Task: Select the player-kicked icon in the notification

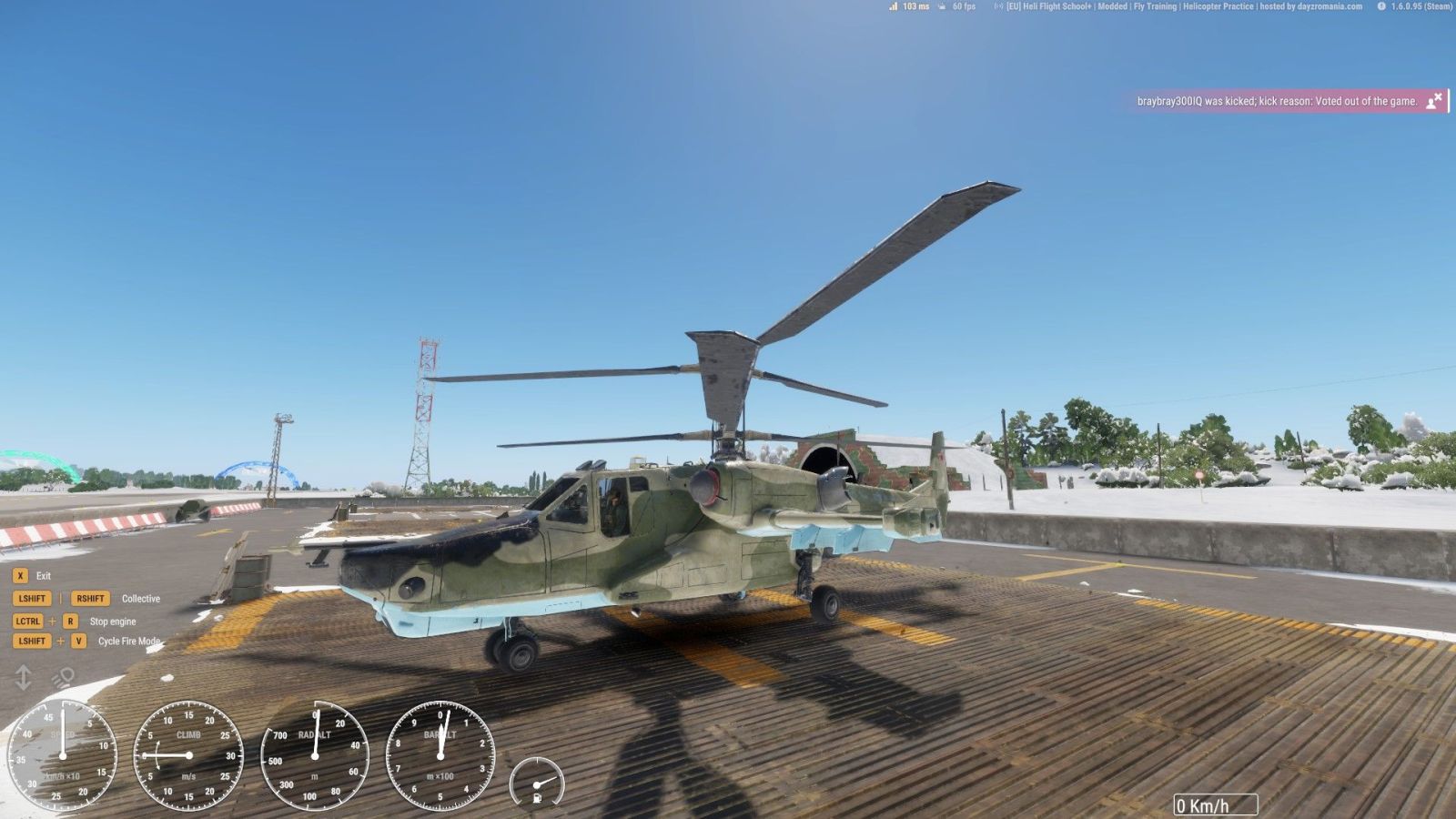Action: pyautogui.click(x=1434, y=100)
